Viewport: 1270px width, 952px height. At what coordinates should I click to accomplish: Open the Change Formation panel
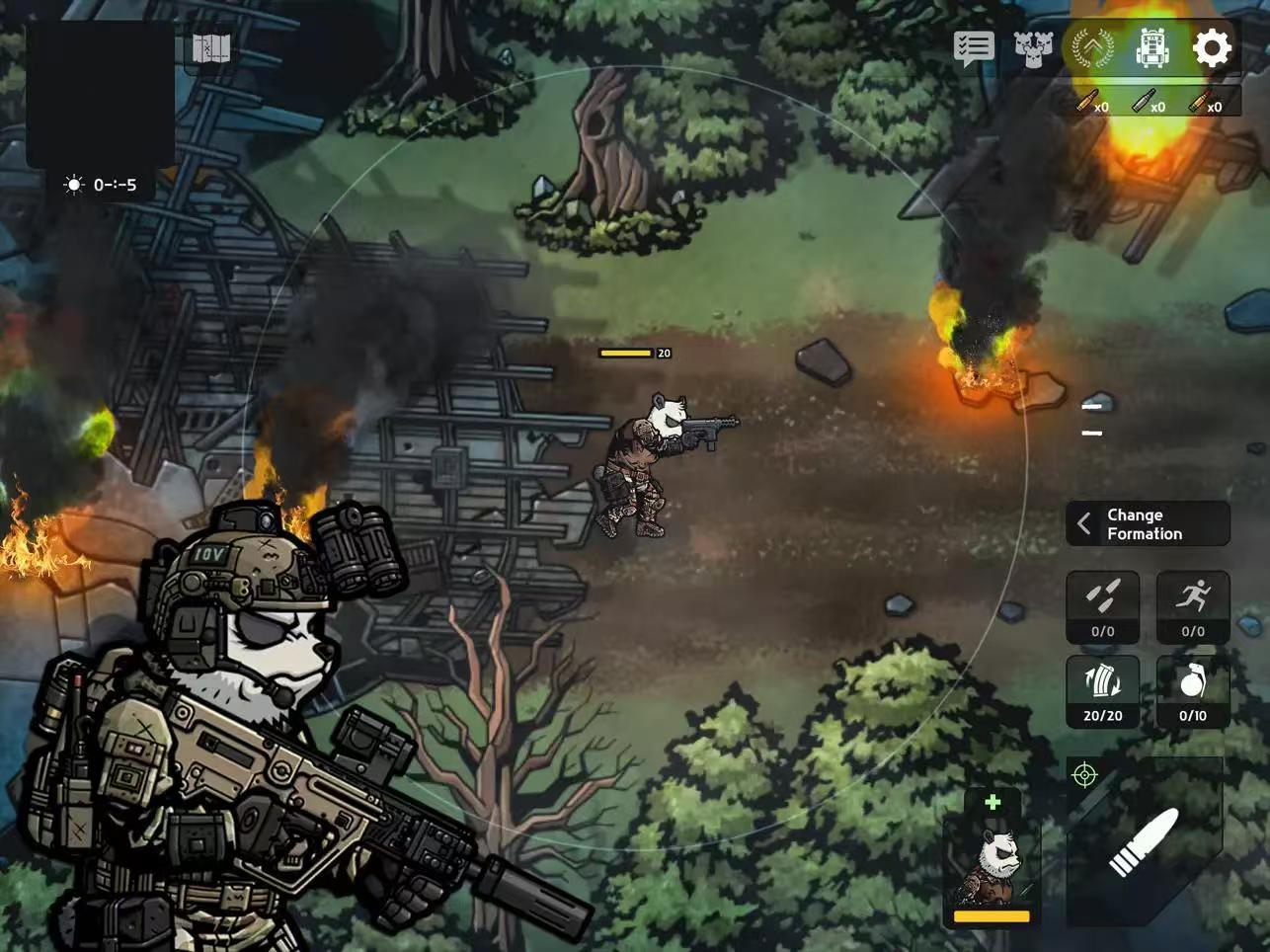pos(1148,523)
